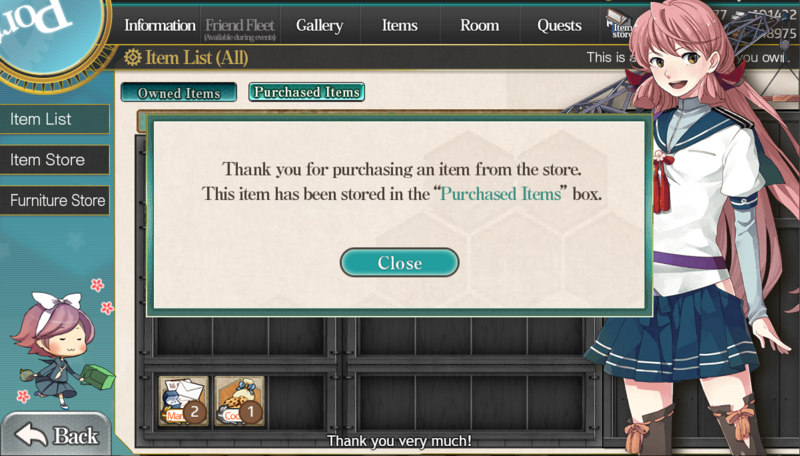Screen dimensions: 800x456
Task: Select the cookie item slot
Action: 239,401
